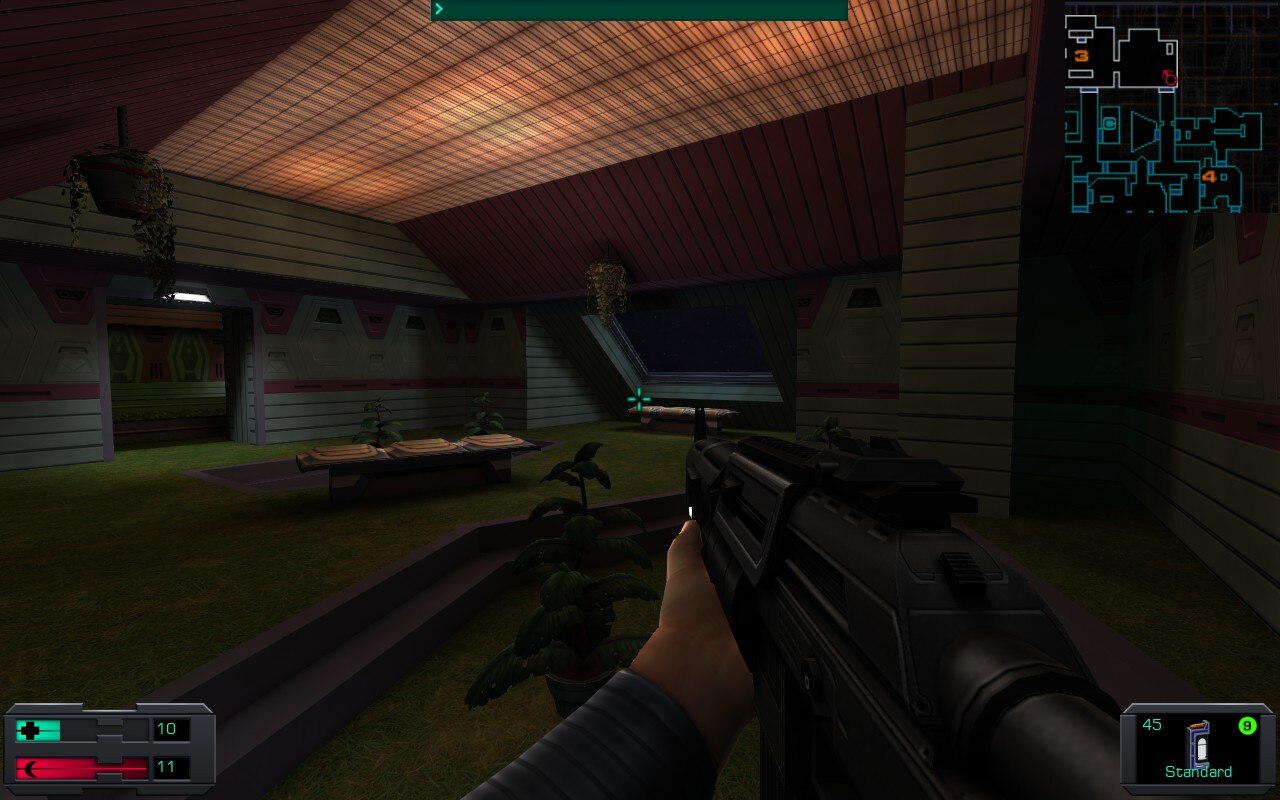Click the health cross icon on the HUD
Viewport: 1280px width, 800px height.
[x=32, y=729]
